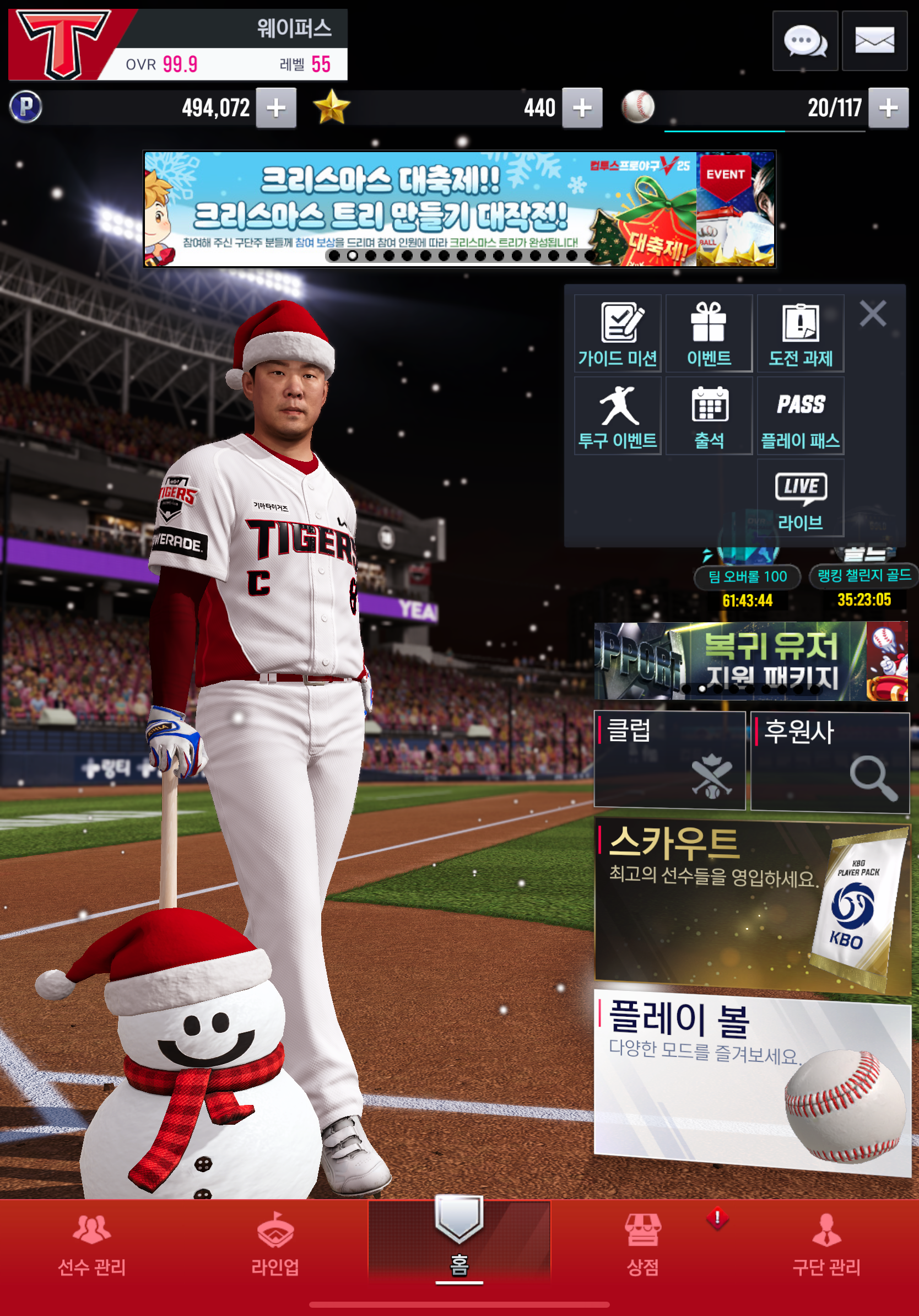Refill play balls with the plus button
The height and width of the screenshot is (1316, 919).
click(888, 108)
